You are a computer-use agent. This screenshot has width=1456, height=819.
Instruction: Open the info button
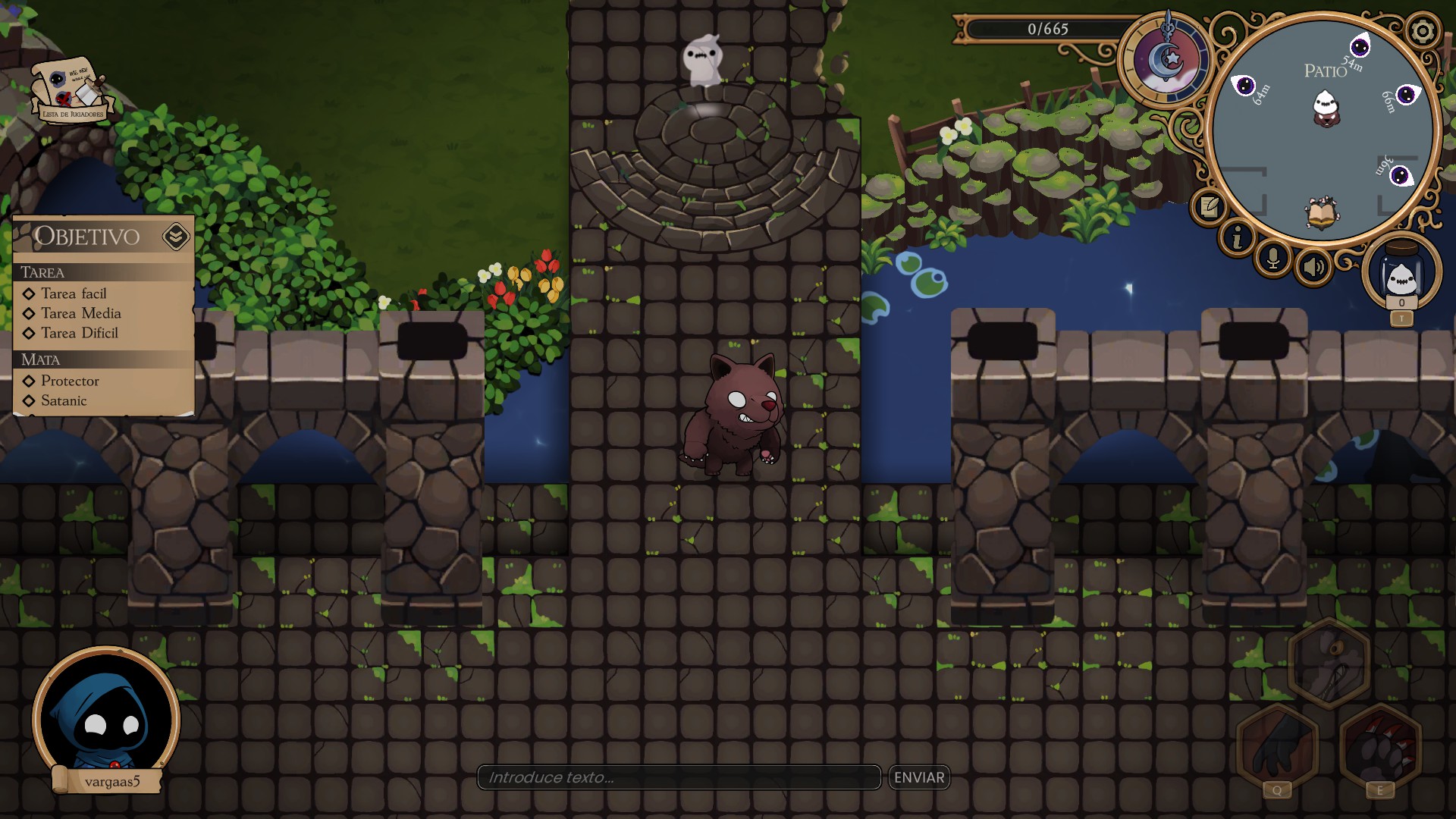(x=1238, y=239)
